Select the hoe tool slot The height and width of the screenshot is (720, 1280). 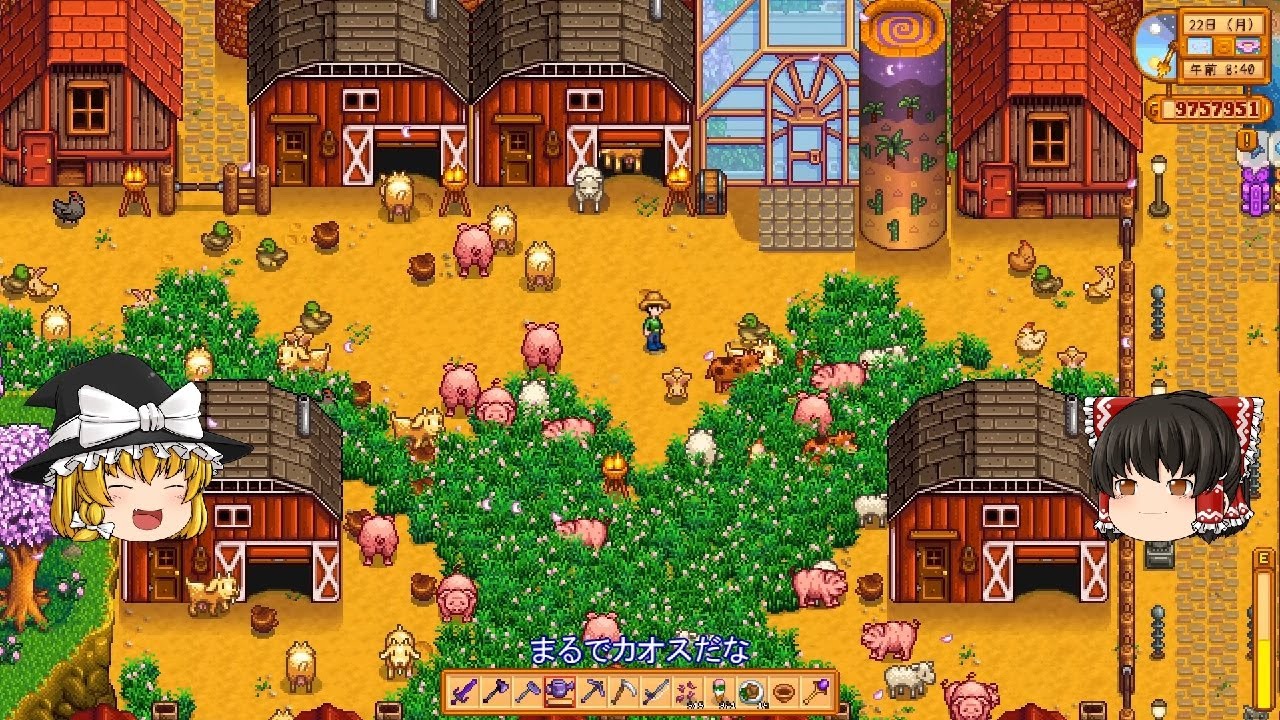(x=527, y=692)
